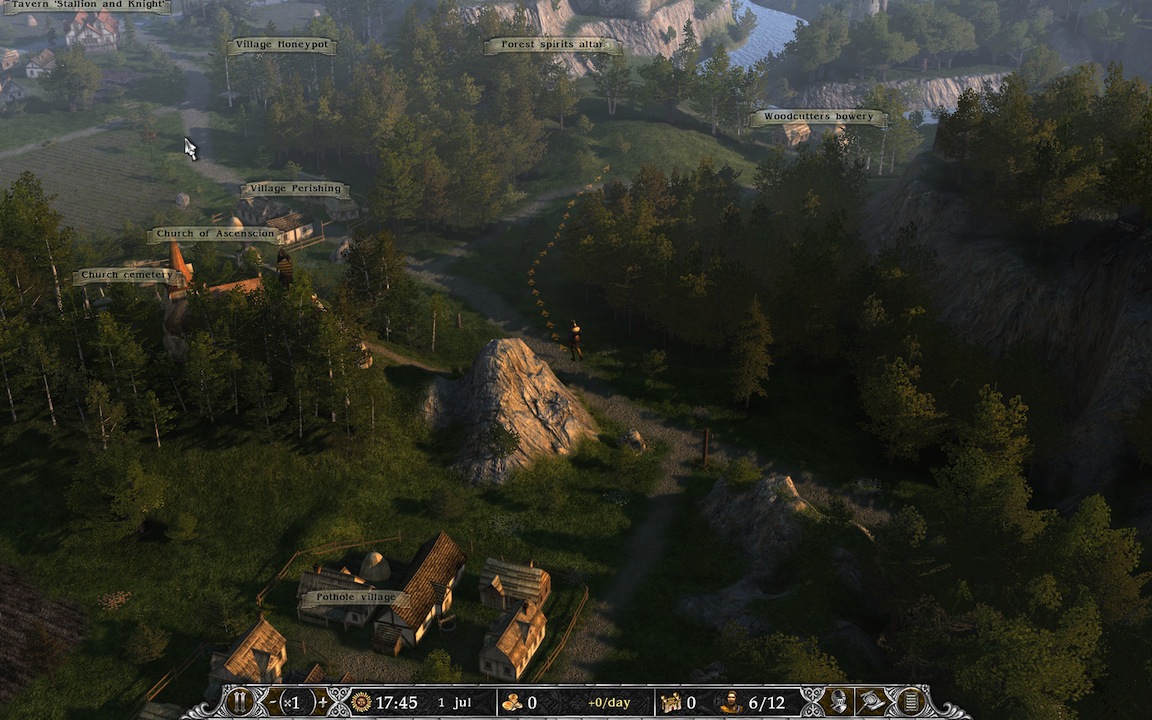Open the map scroll icon
This screenshot has height=720, width=1152.
(x=875, y=702)
